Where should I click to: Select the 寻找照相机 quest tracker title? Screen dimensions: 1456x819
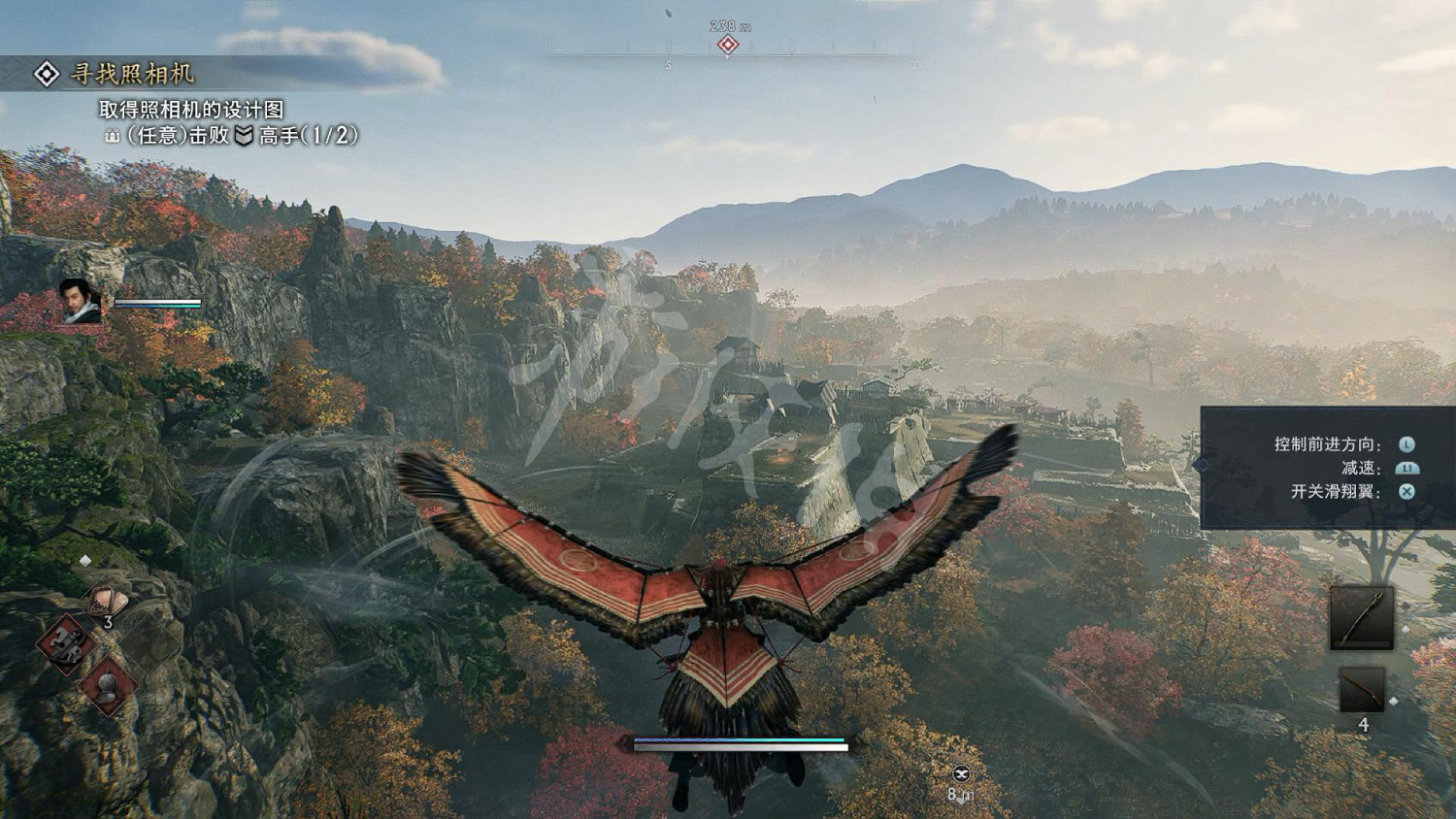point(132,74)
